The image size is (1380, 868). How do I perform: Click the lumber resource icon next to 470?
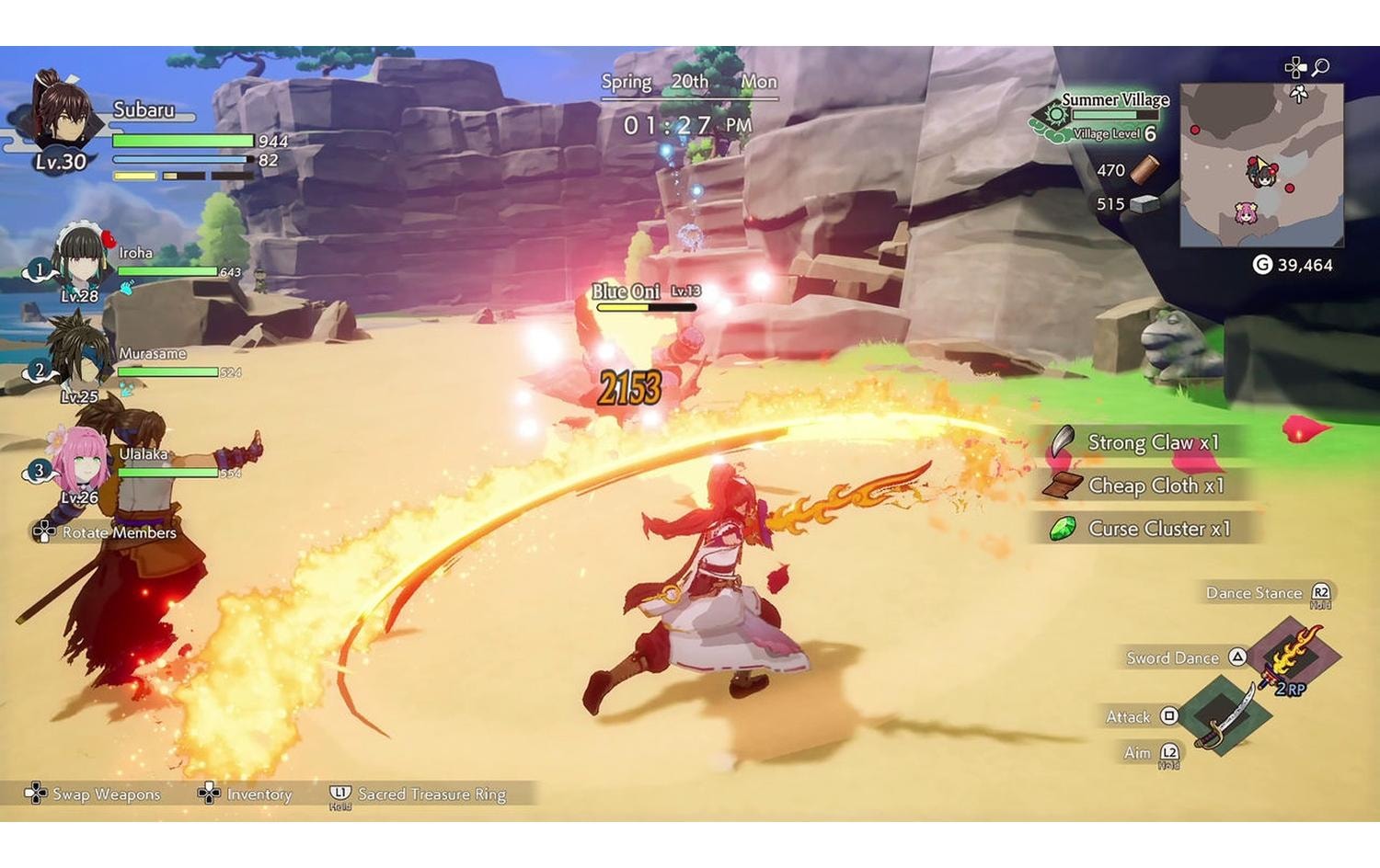1144,169
